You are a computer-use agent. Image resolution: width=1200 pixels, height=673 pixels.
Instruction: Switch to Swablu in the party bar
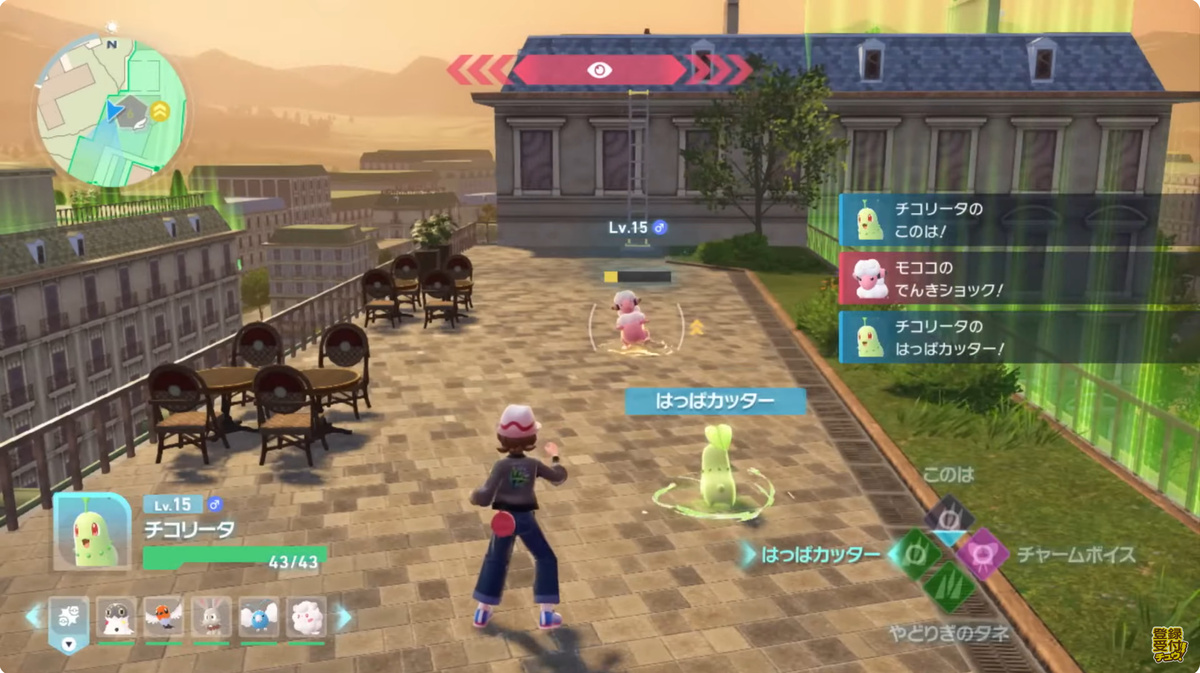[x=260, y=618]
